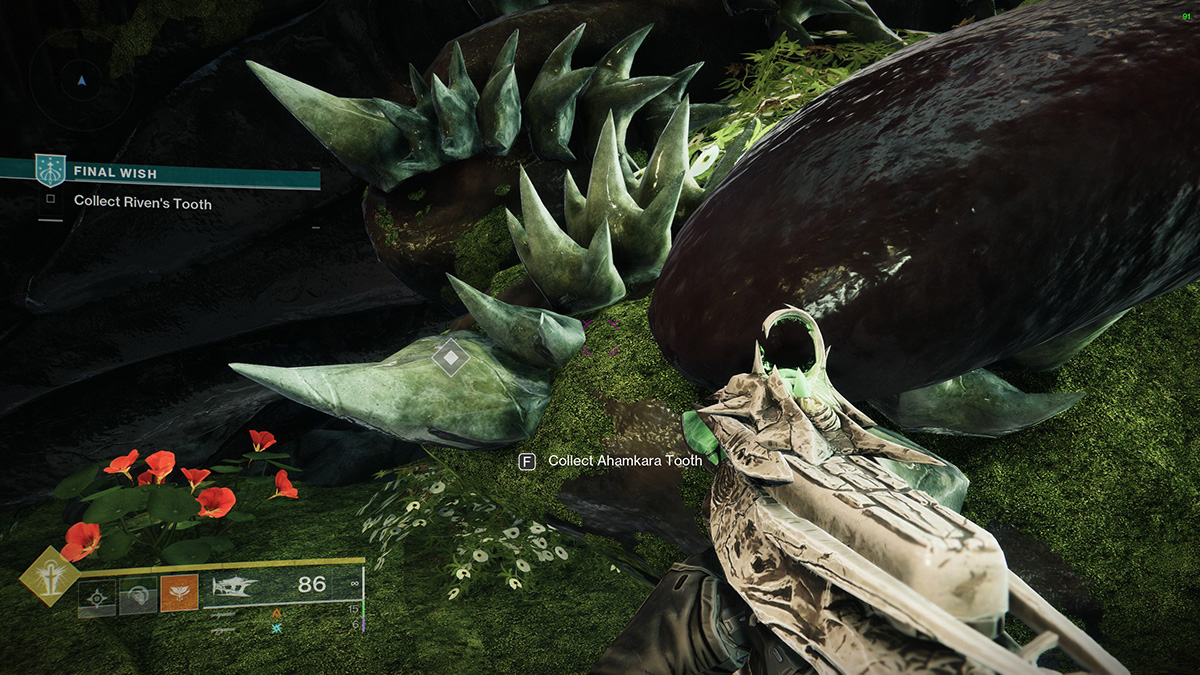Select the diamond waypoint marker on the tooth
Image resolution: width=1200 pixels, height=675 pixels.
(x=451, y=357)
